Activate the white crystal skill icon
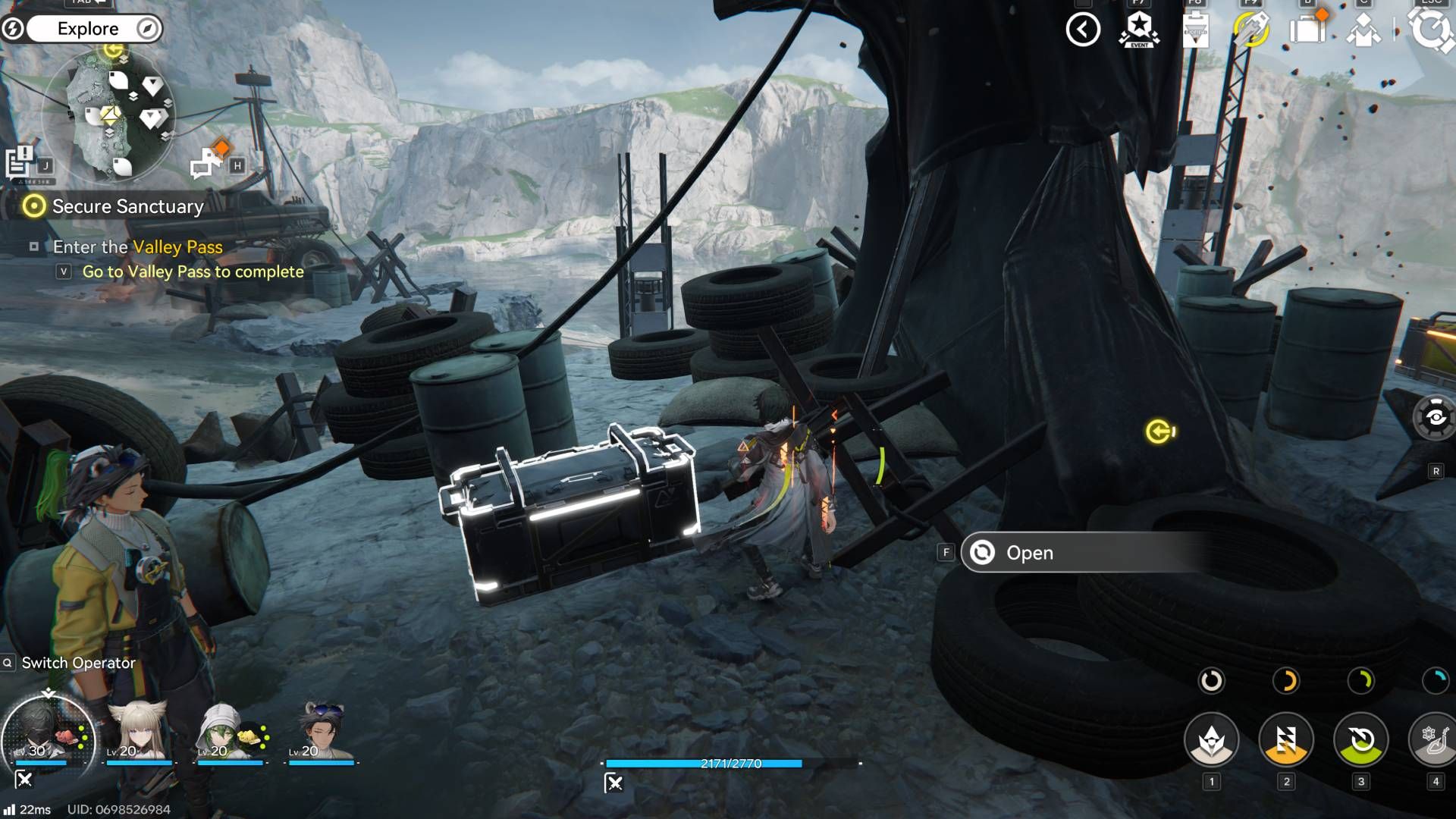Screen dimensions: 1456x819 click(x=1211, y=739)
